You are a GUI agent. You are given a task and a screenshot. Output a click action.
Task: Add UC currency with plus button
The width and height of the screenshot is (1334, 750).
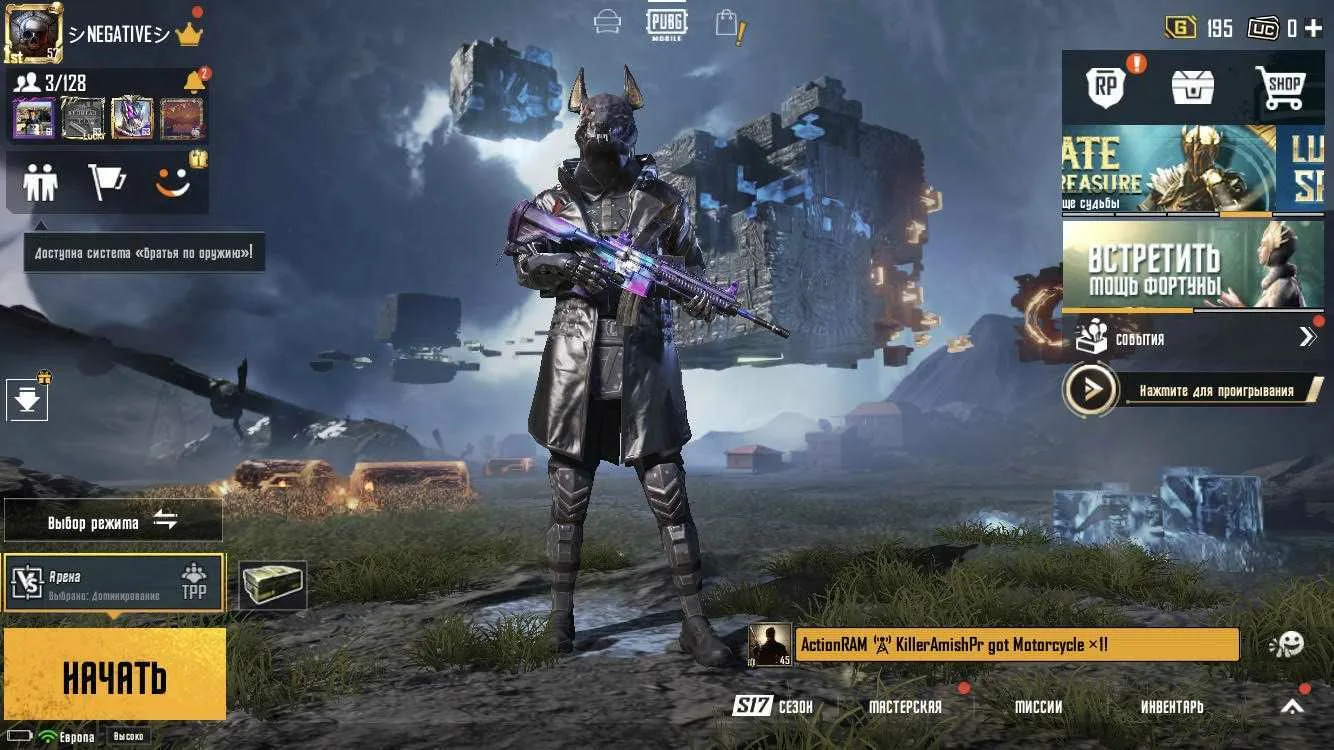(1313, 29)
